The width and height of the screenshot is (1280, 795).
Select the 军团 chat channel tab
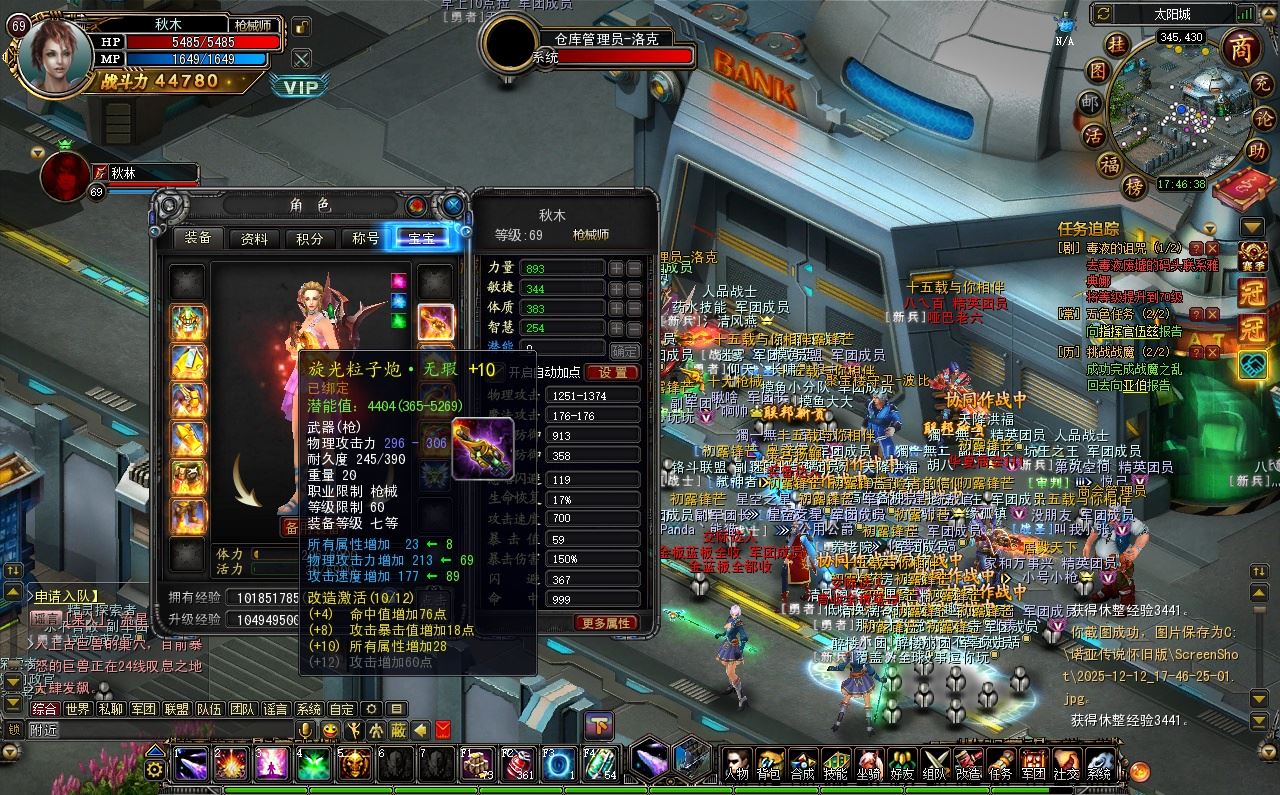(143, 708)
